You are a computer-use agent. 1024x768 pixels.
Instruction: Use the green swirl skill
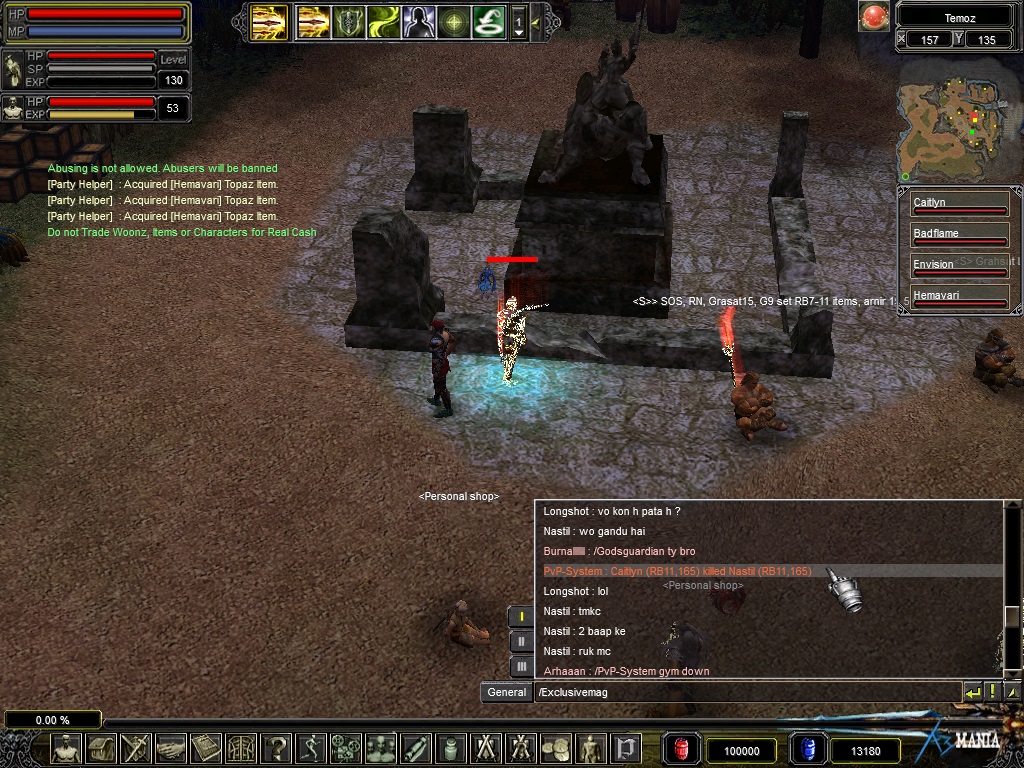coord(384,21)
